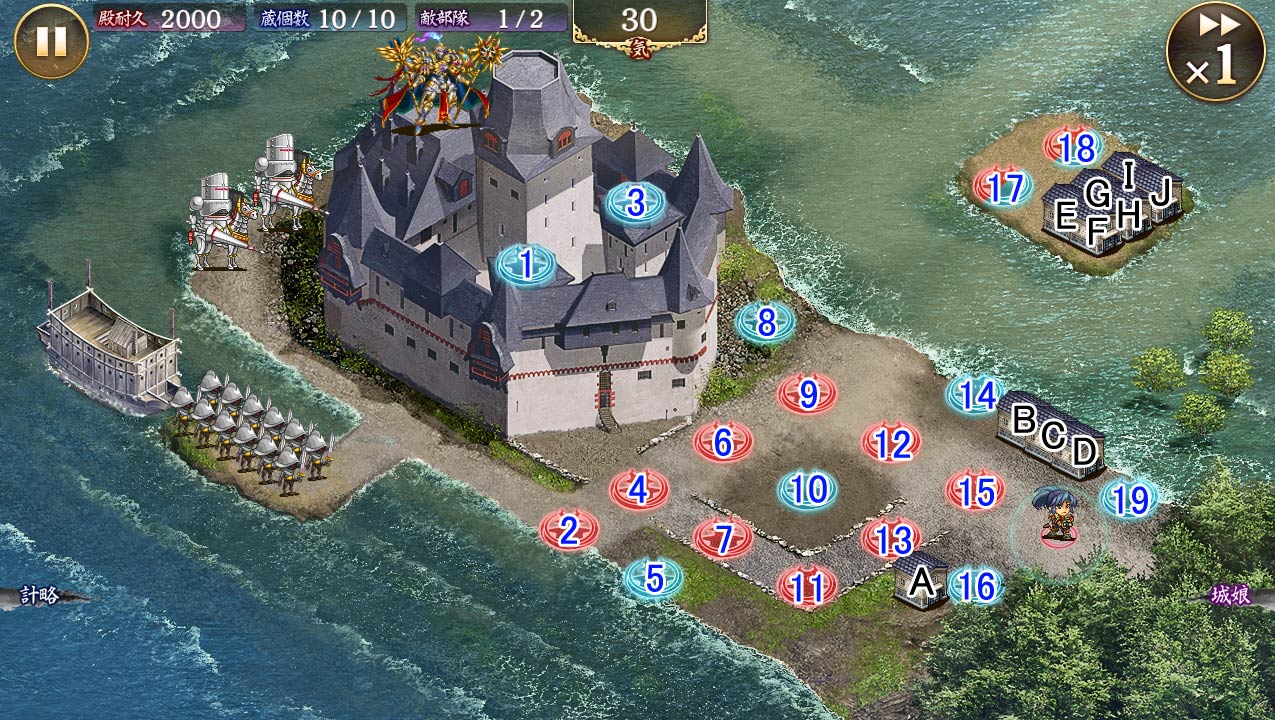Select blue placement tile 14
Image resolution: width=1275 pixels, height=720 pixels.
pyautogui.click(x=976, y=395)
